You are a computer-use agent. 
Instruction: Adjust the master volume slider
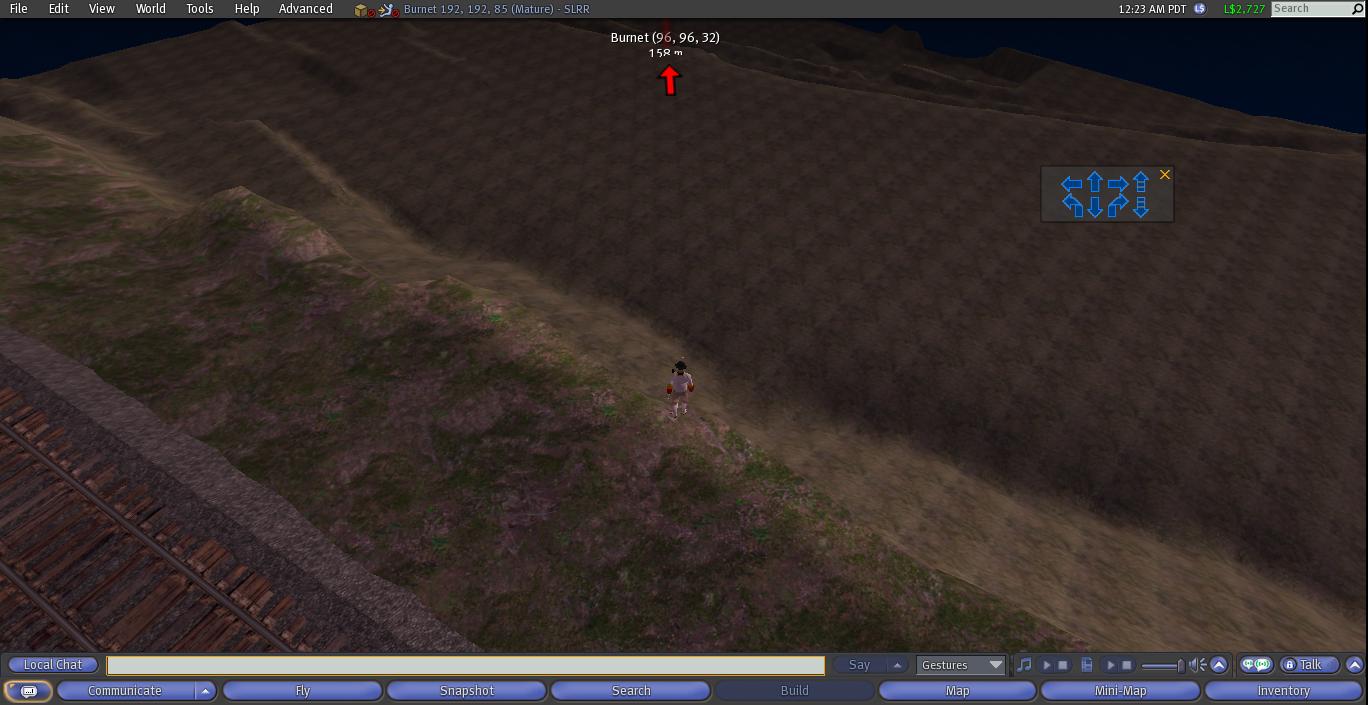pyautogui.click(x=1163, y=665)
